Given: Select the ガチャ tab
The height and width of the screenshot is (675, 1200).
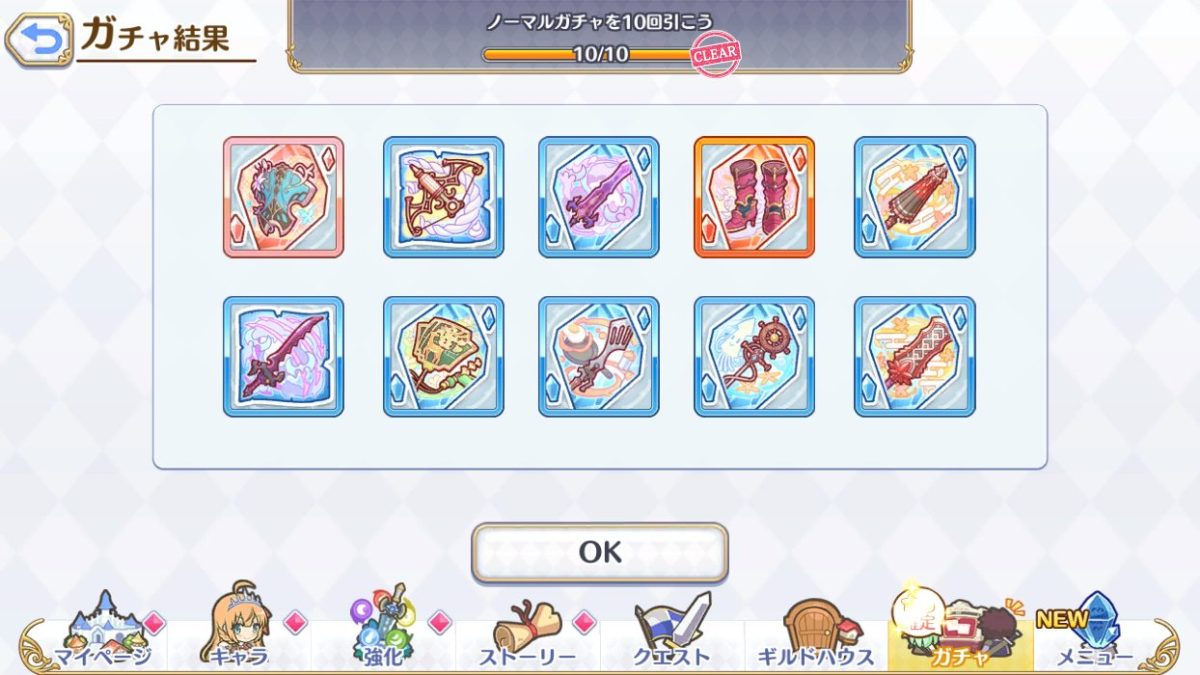Looking at the screenshot, I should pos(958,632).
